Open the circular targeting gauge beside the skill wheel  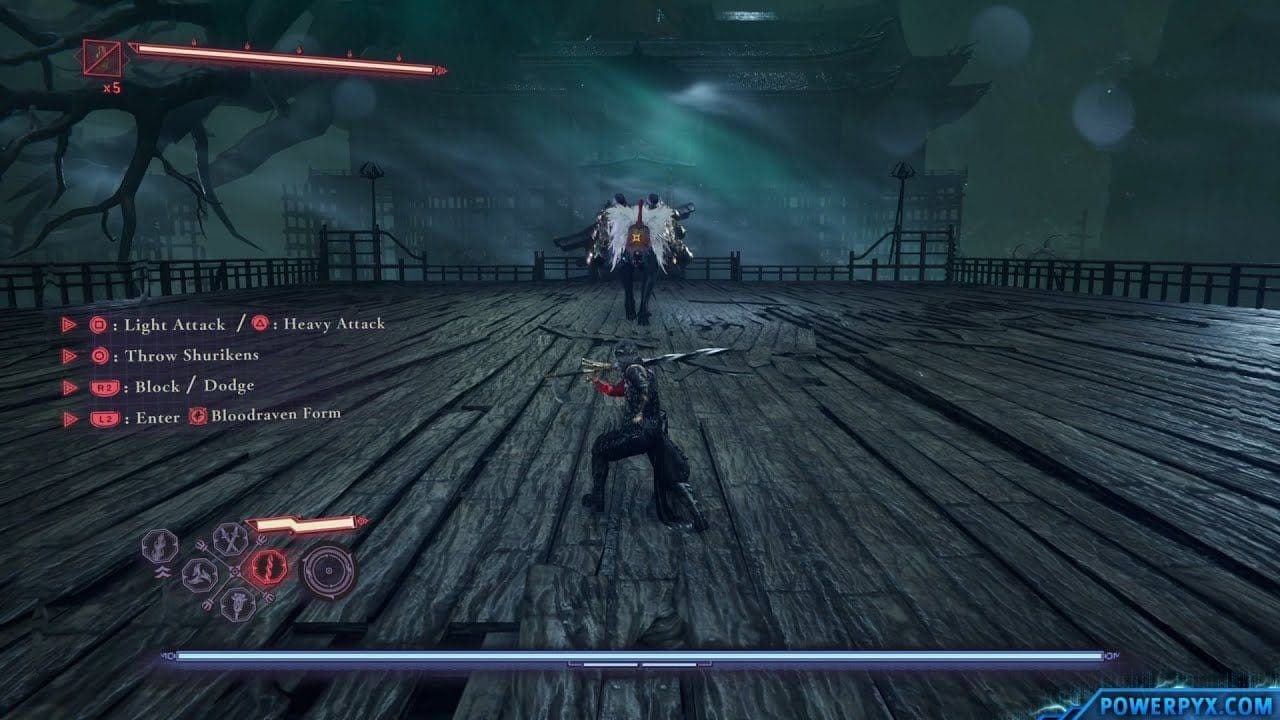(330, 571)
